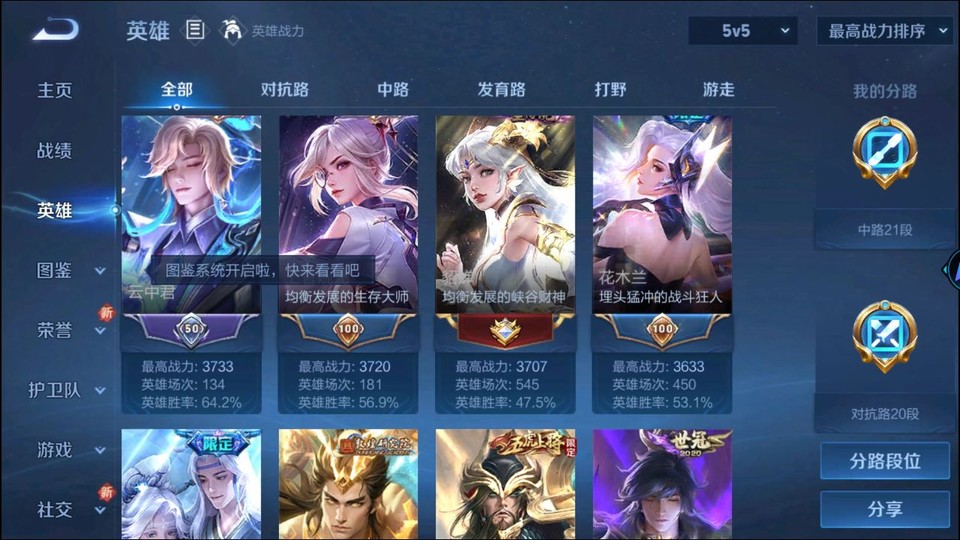Open the 战绩 match record menu
The image size is (960, 540).
click(55, 151)
